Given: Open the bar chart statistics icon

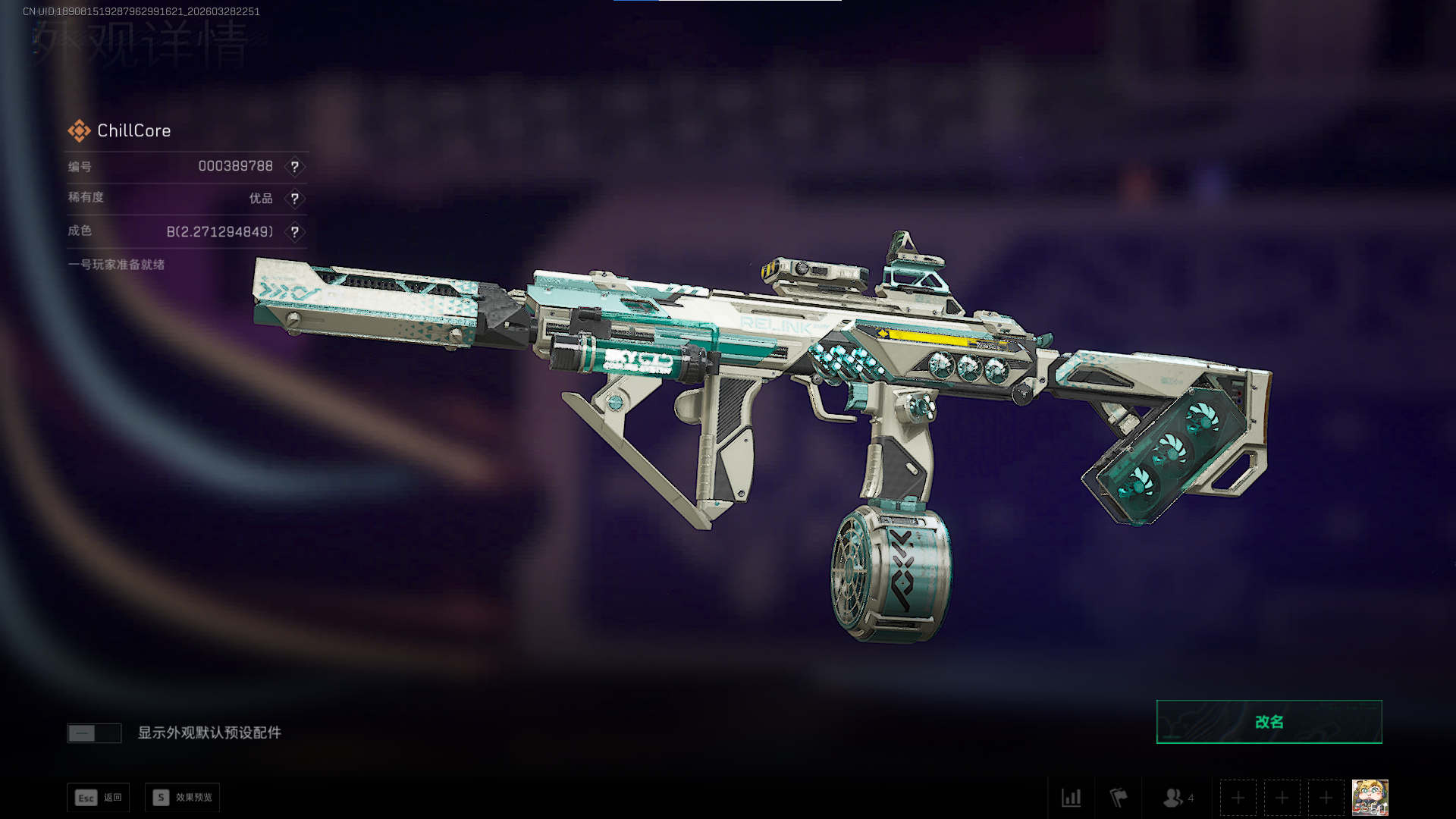Looking at the screenshot, I should [x=1071, y=798].
